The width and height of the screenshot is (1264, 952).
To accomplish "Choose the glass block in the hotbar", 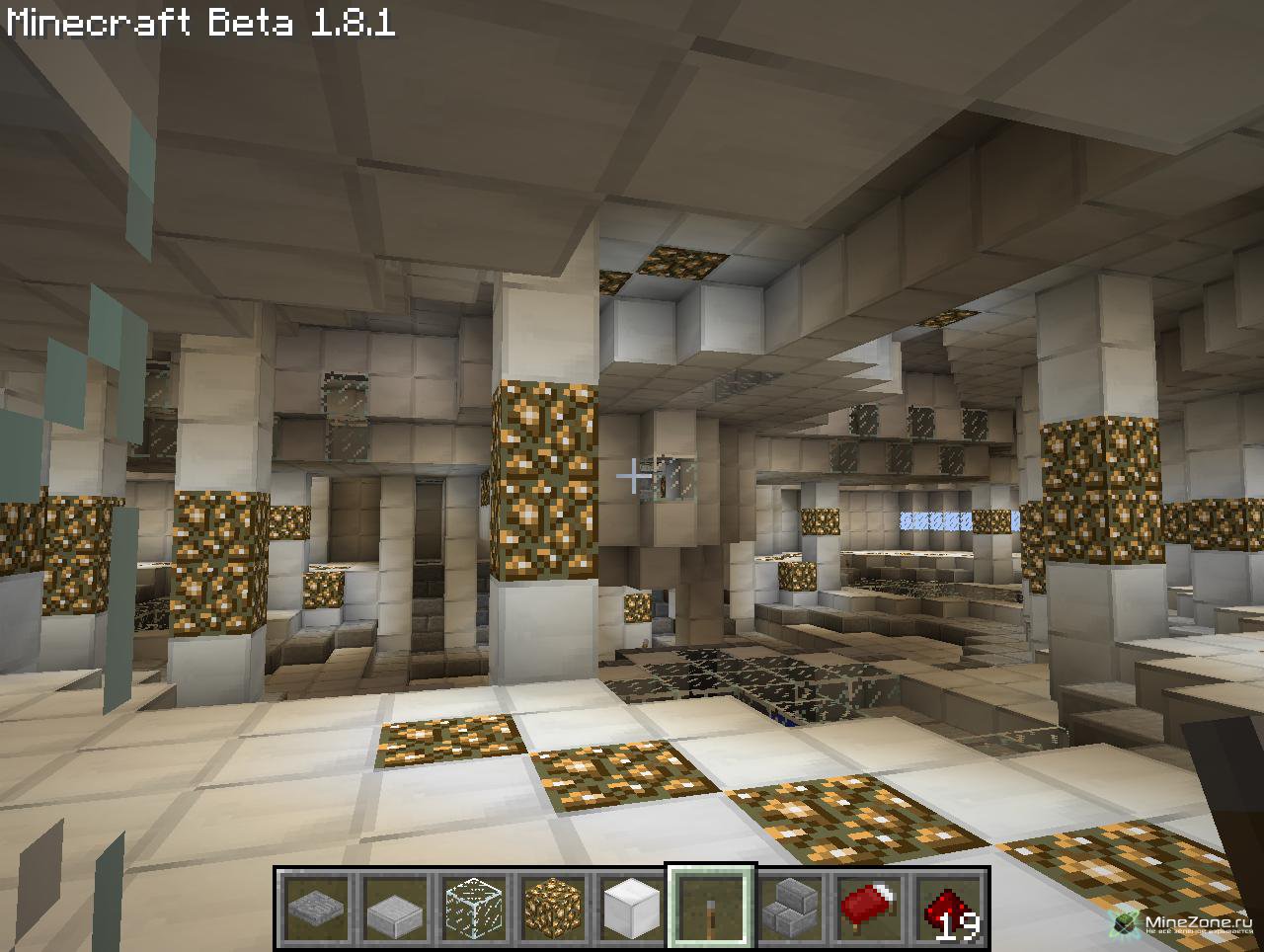I will click(x=474, y=907).
